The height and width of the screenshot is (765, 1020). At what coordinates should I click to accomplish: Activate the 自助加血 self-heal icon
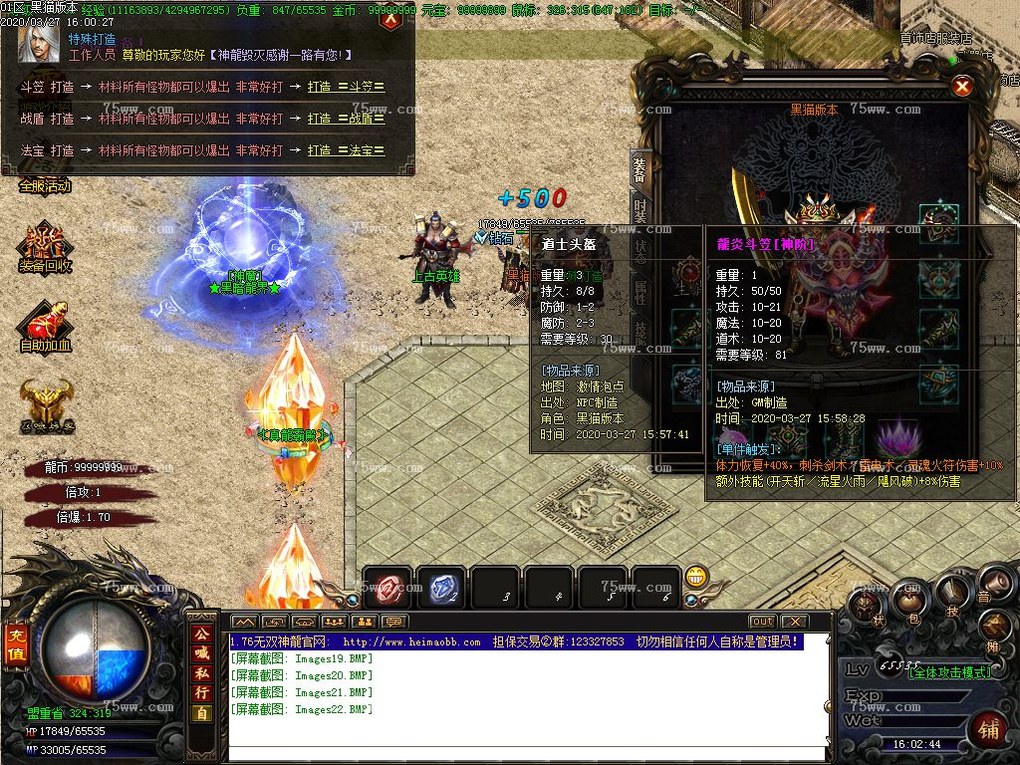(45, 325)
